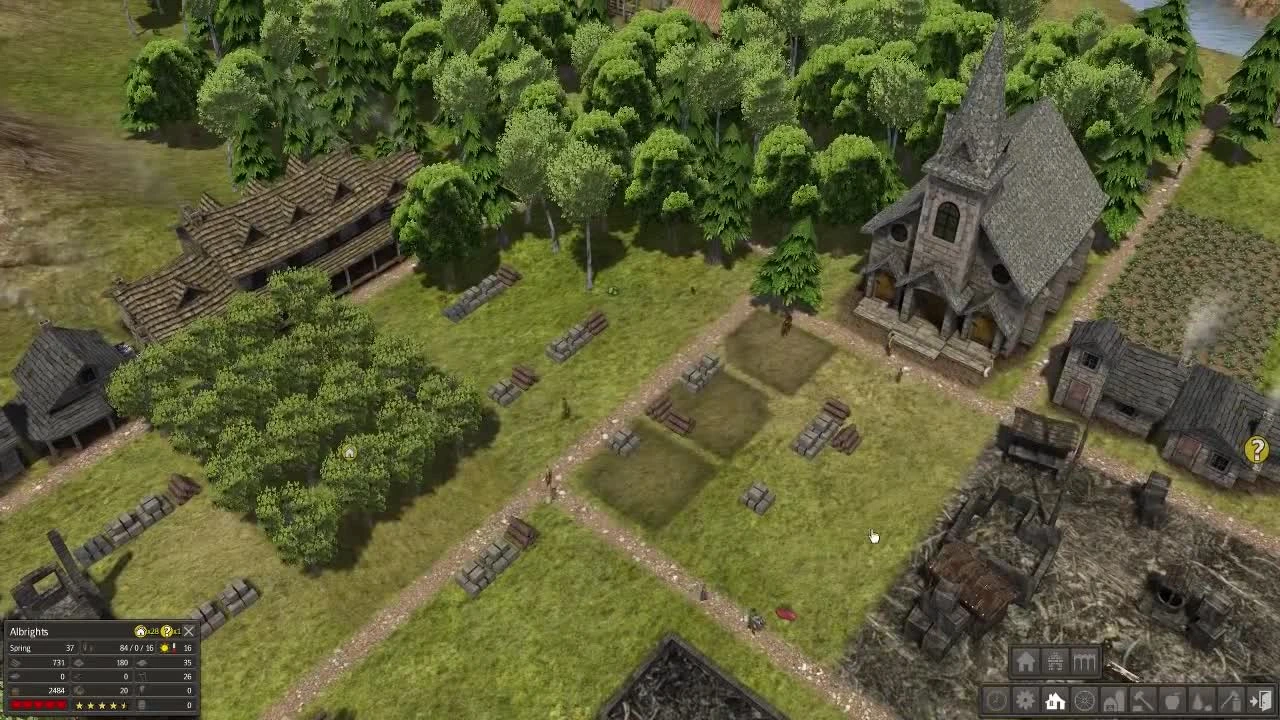Click the yellow question mark in Albrights header
1280x720 pixels.
(x=166, y=631)
